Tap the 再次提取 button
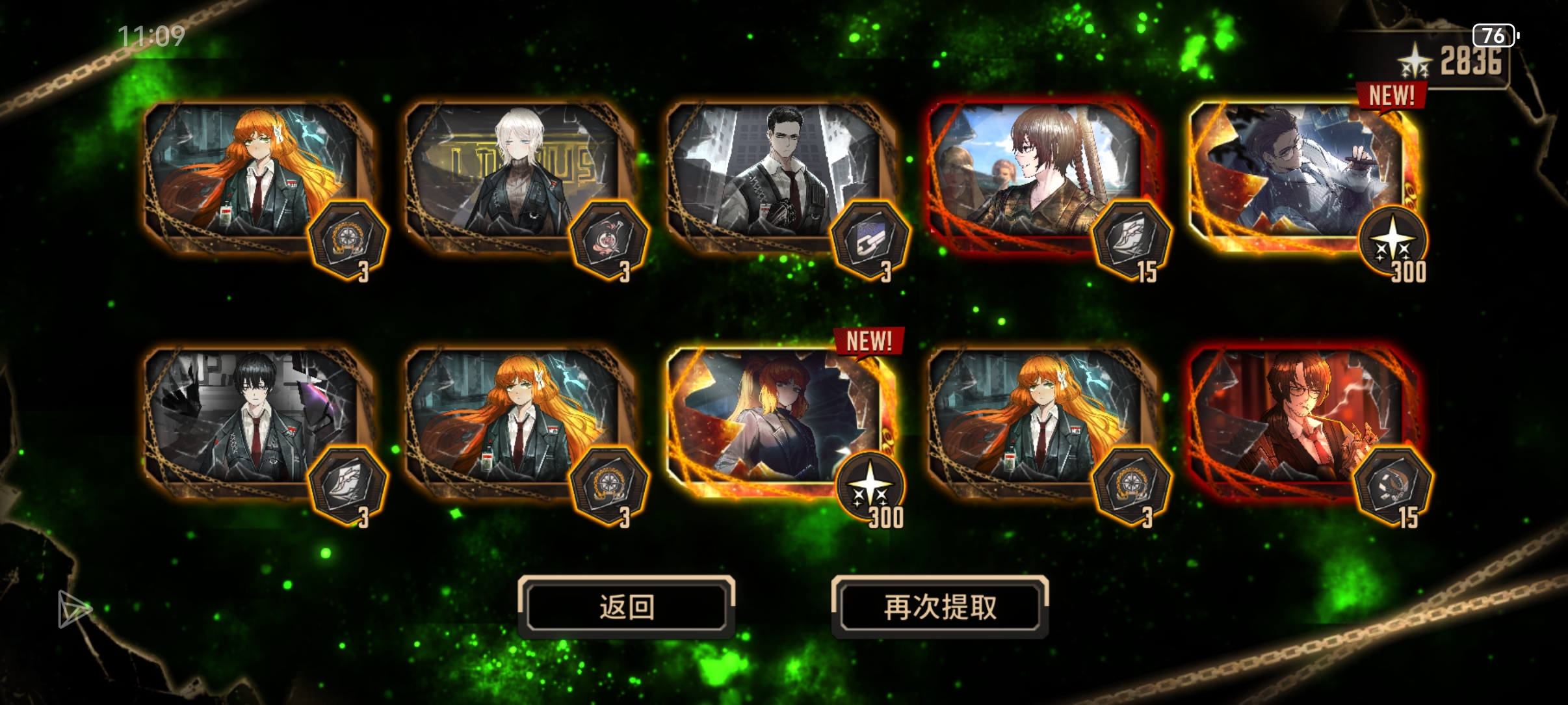Viewport: 1568px width, 705px height. 941,605
